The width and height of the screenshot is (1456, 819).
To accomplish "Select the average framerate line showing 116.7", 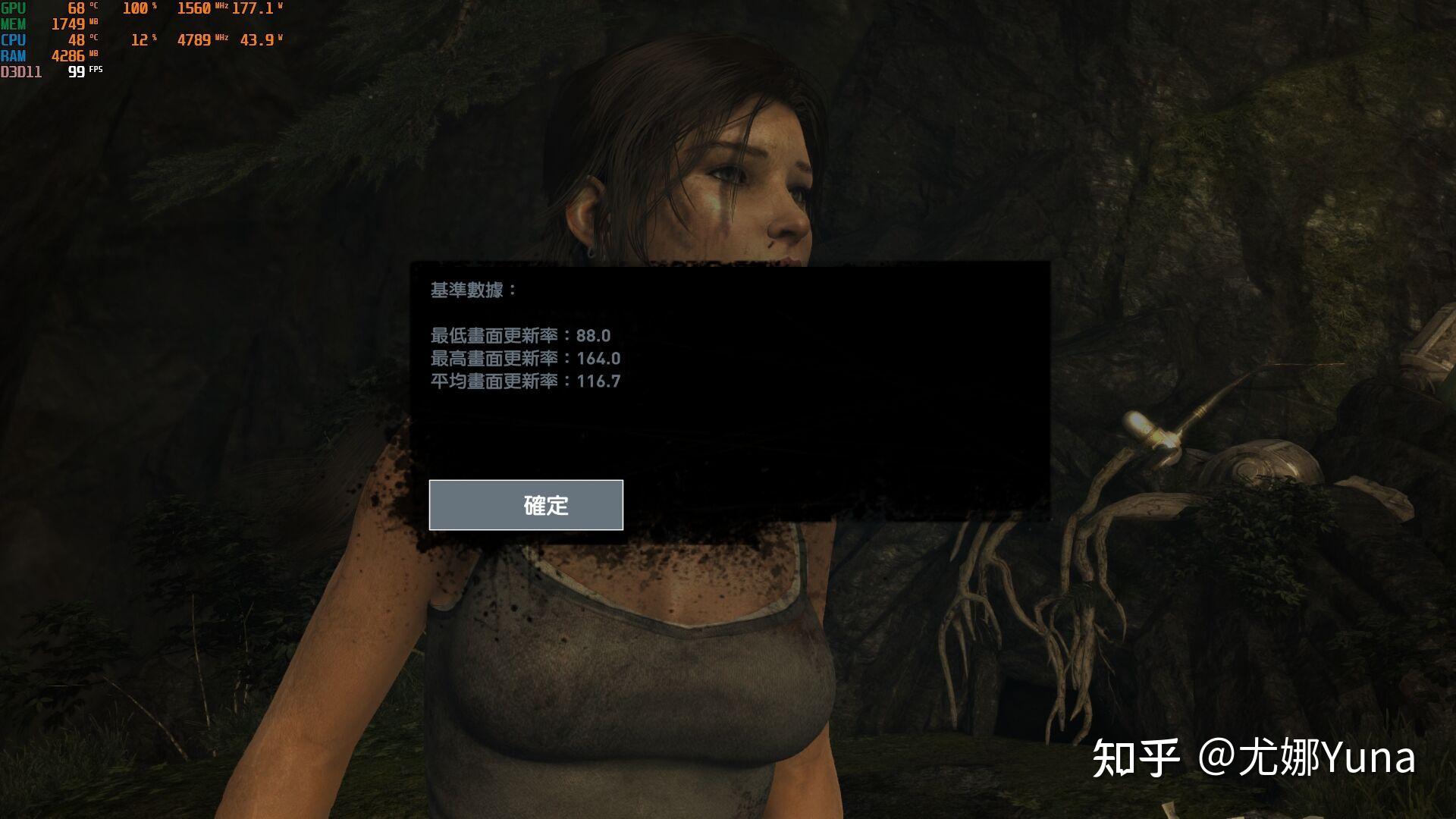I will pyautogui.click(x=526, y=381).
